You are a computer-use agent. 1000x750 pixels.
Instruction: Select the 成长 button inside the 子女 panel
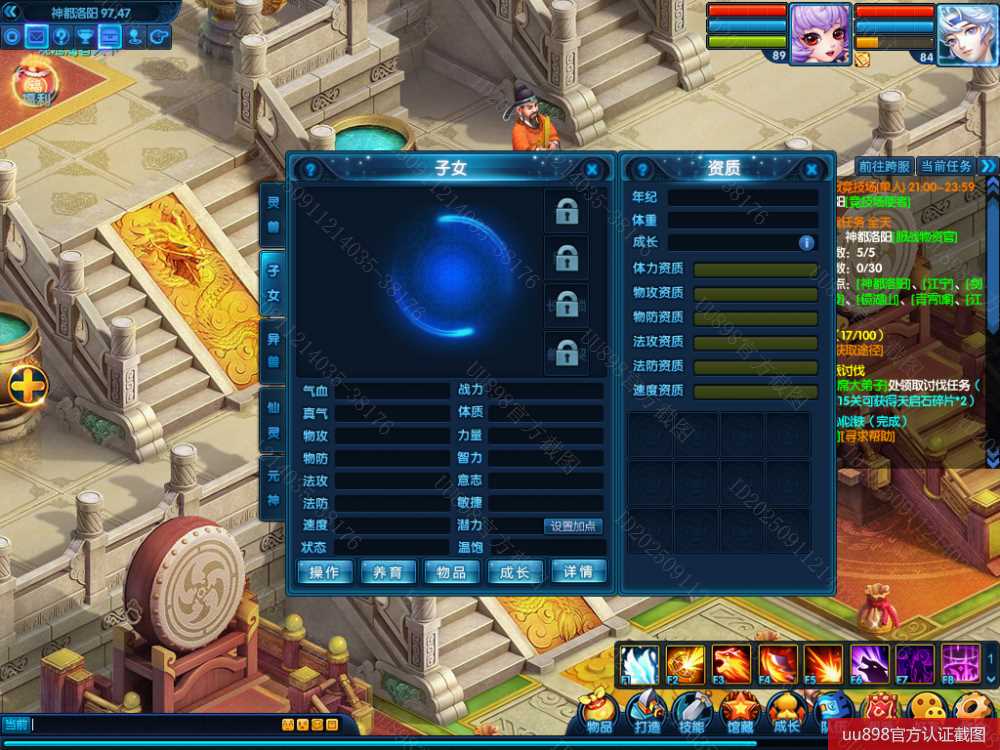coord(515,572)
